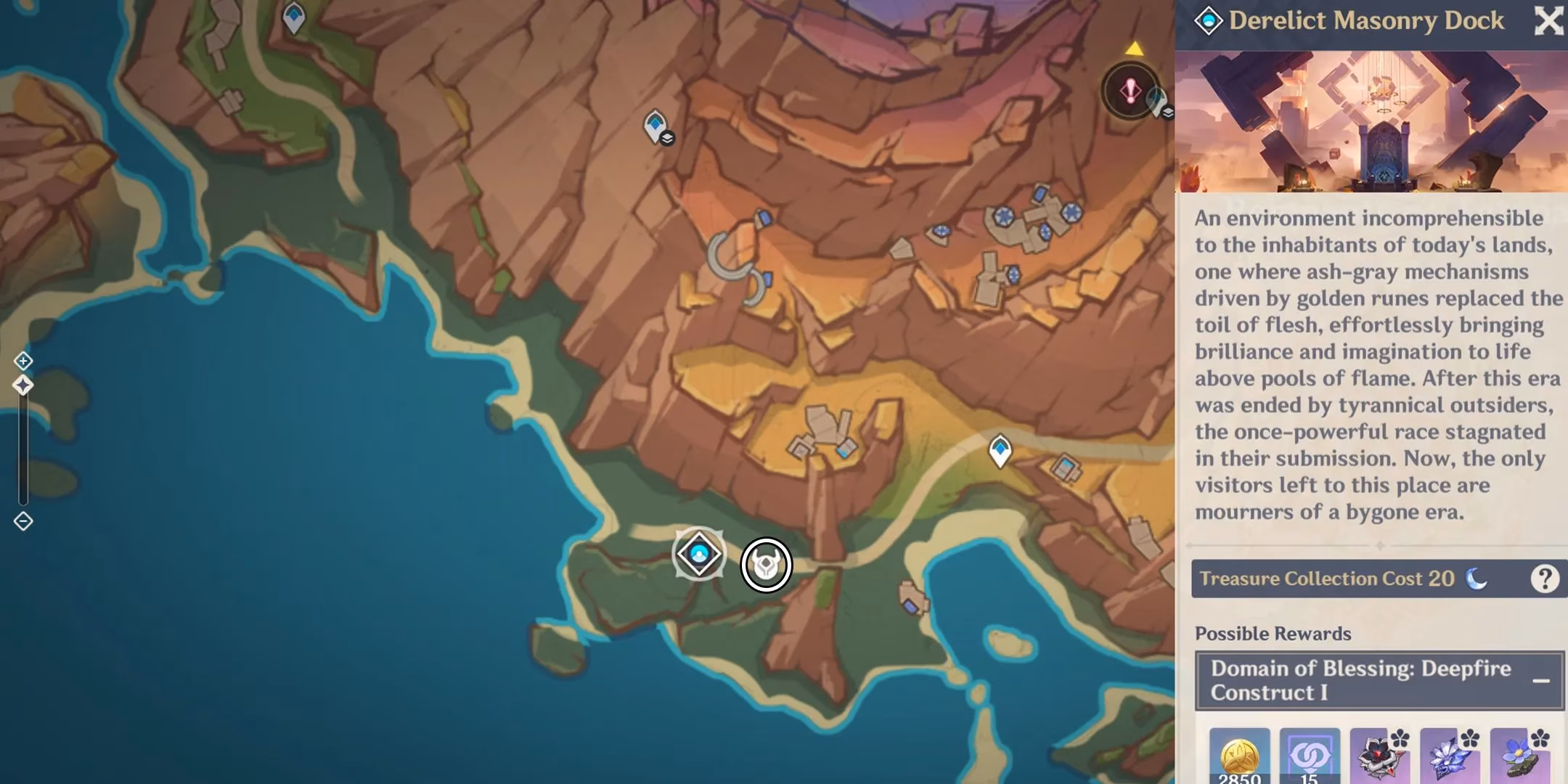Click the zoom-in plus above the slider
Viewport: 1568px width, 784px height.
pos(24,360)
